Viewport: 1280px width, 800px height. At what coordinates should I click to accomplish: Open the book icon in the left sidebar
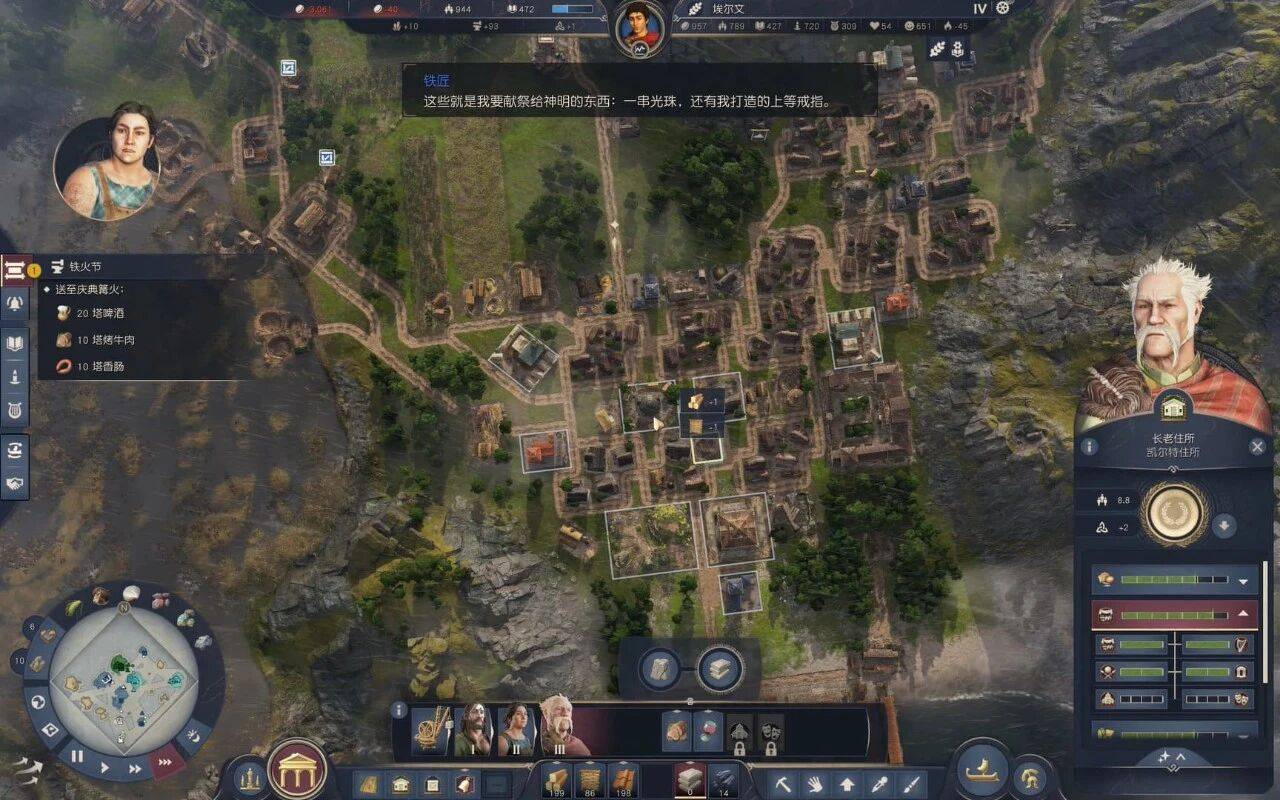[x=15, y=343]
